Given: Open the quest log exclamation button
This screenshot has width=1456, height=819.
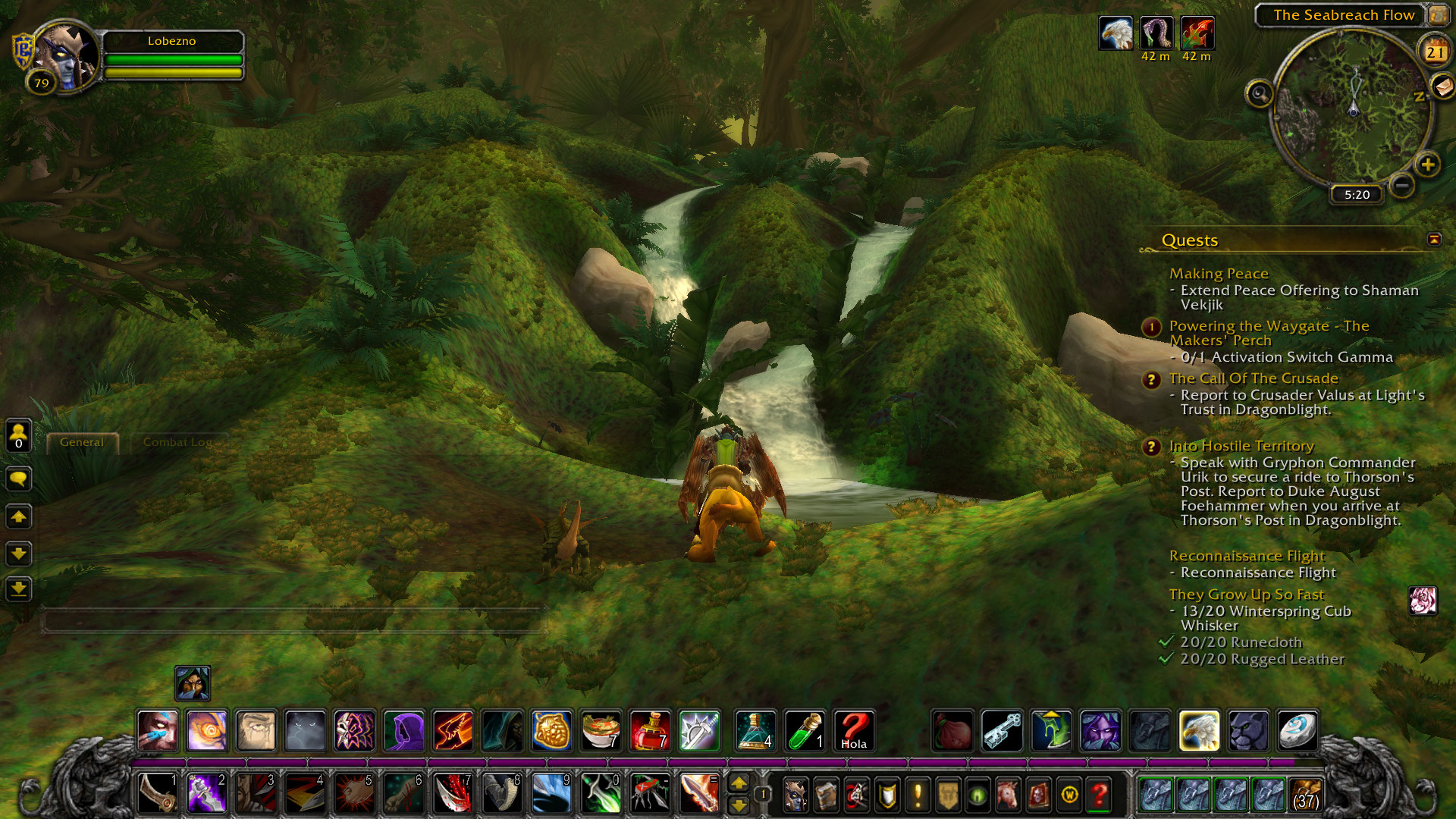Looking at the screenshot, I should coord(918,794).
